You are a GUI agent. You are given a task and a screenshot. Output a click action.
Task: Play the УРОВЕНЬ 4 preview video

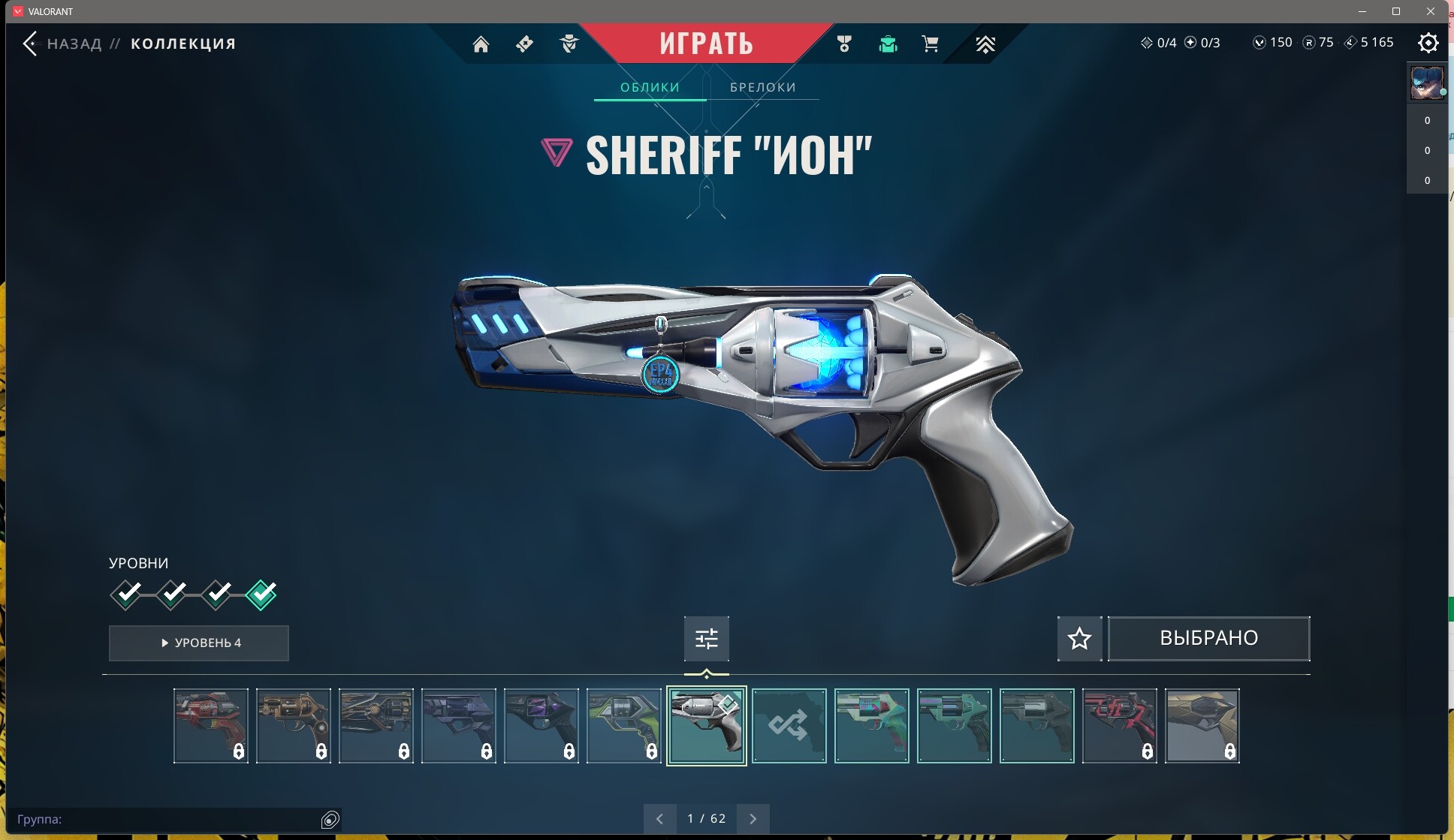coord(199,643)
